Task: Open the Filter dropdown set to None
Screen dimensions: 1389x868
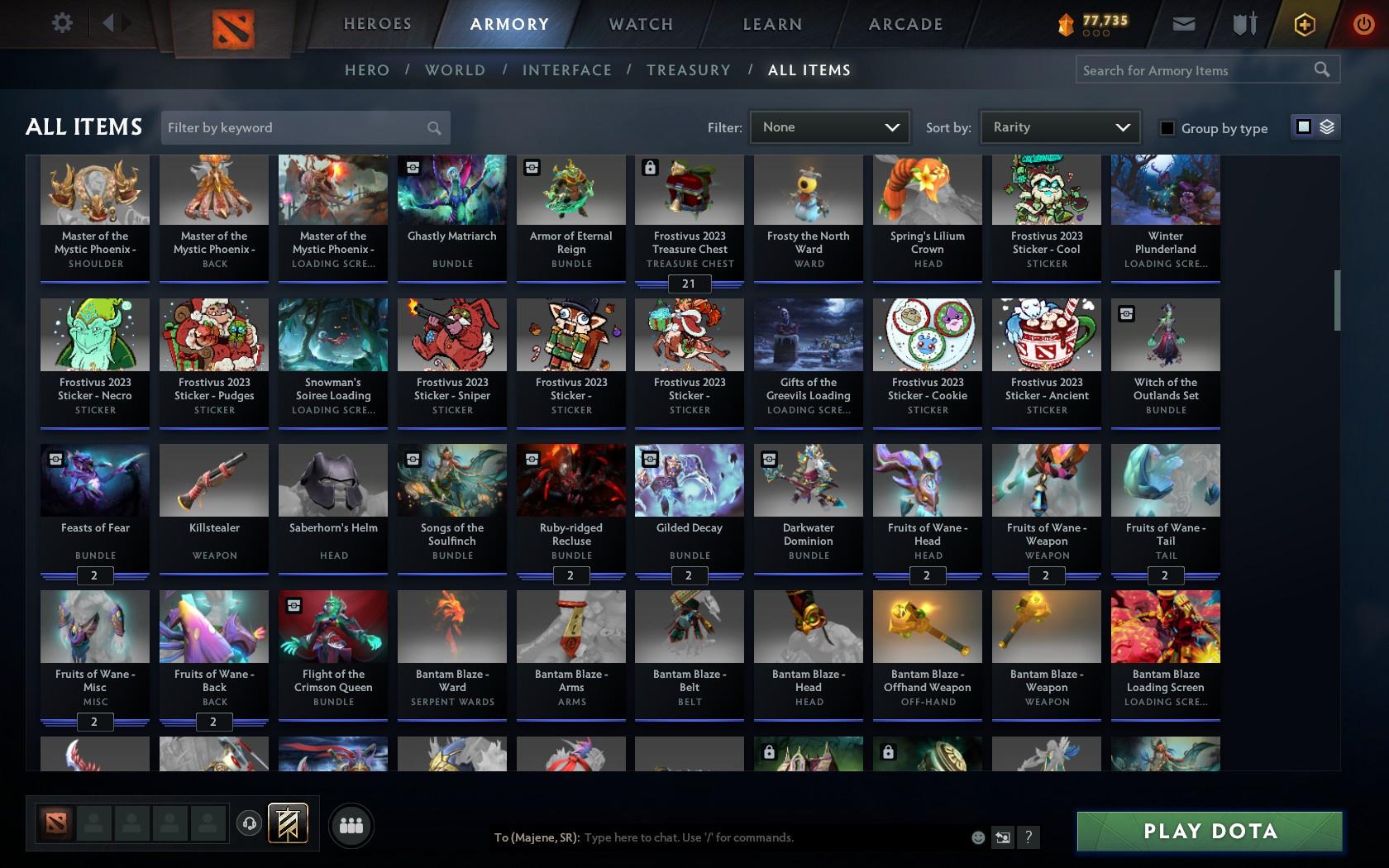Action: click(x=829, y=127)
